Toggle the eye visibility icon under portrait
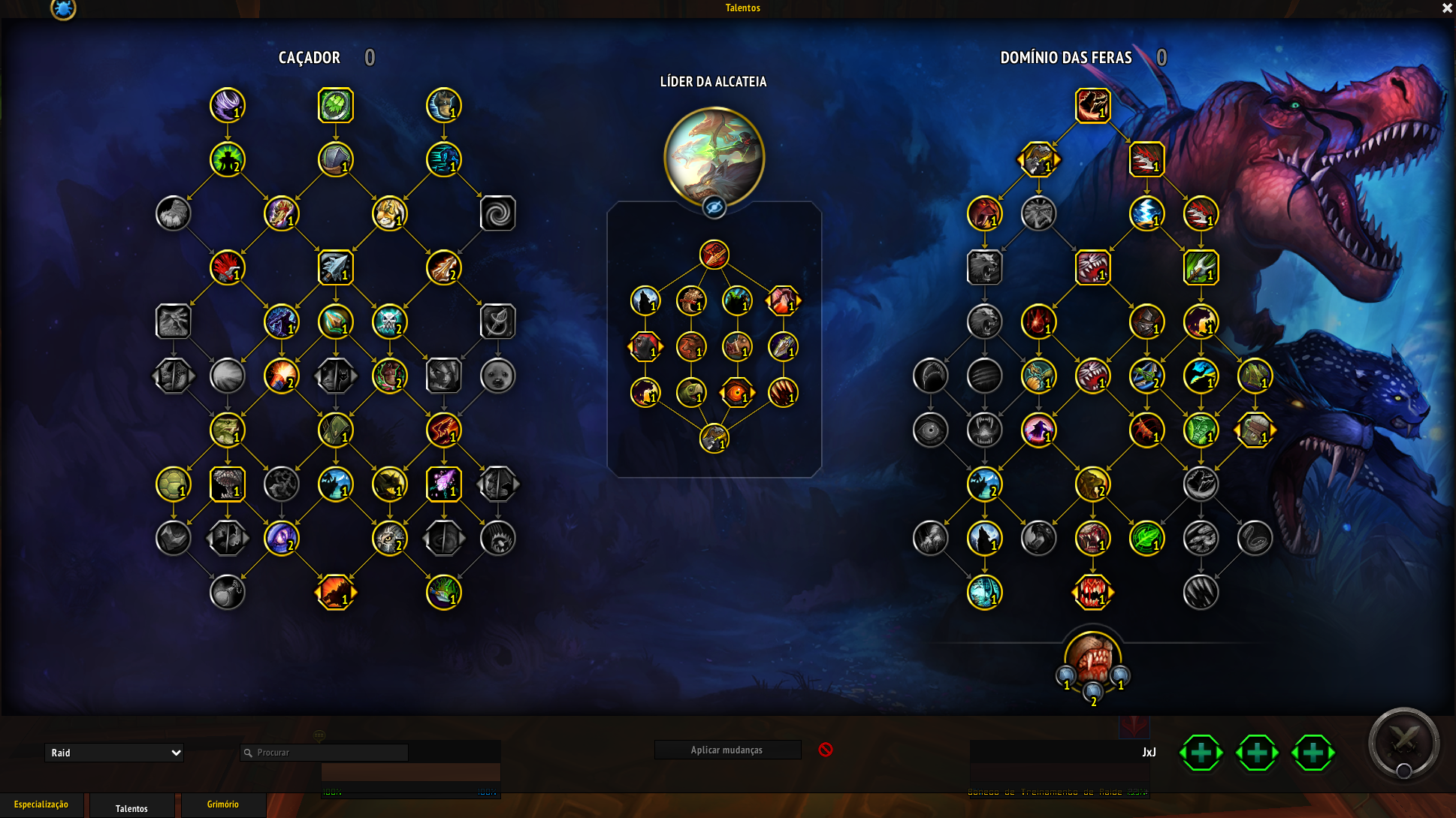Image resolution: width=1456 pixels, height=818 pixels. (714, 207)
